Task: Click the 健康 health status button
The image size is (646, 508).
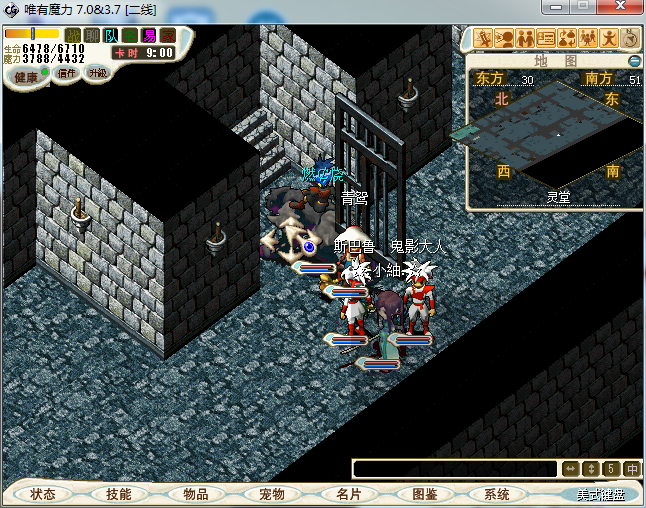Action: pos(26,77)
